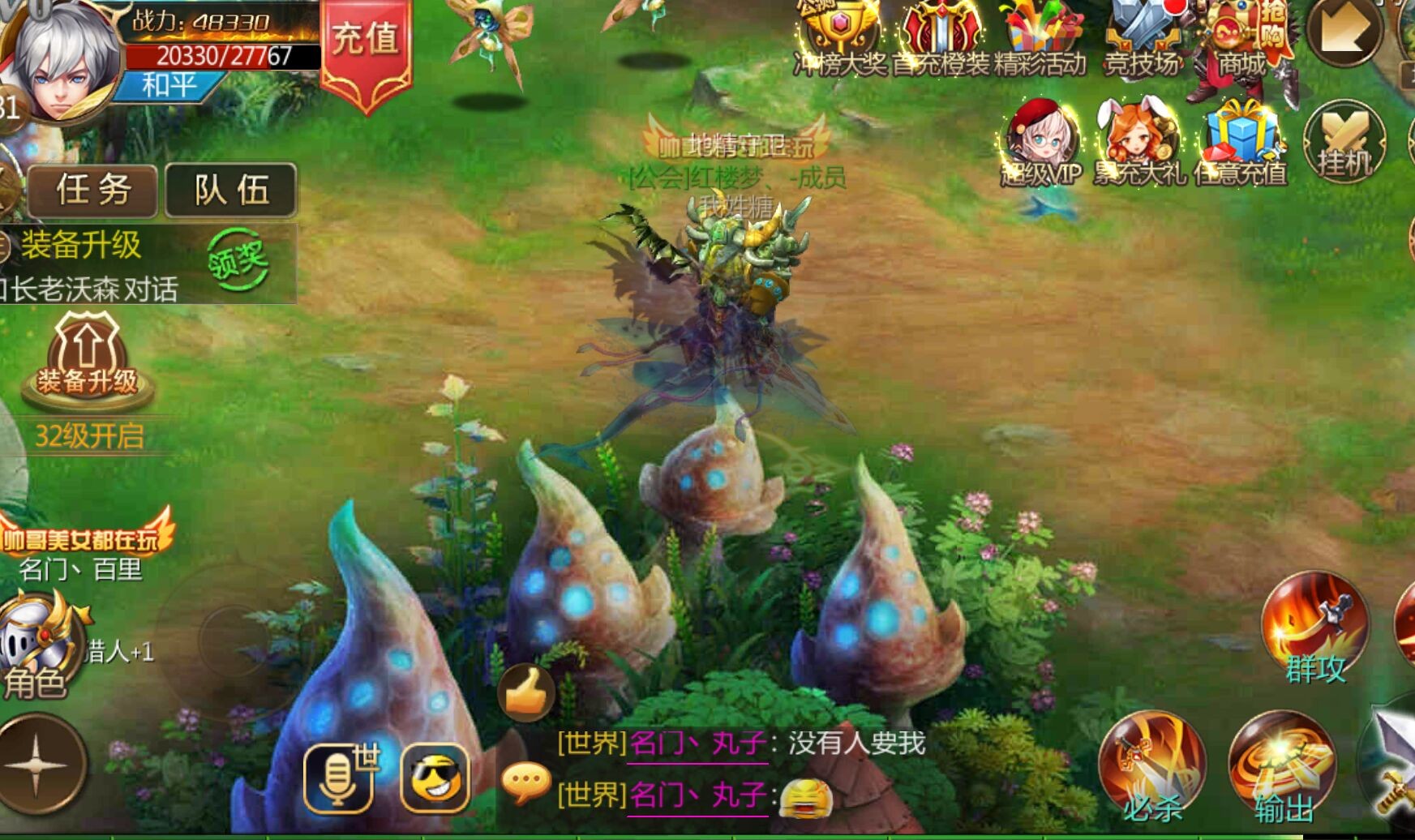The image size is (1415, 840).
Task: Collapse the top-right icon panel
Action: (x=1346, y=34)
